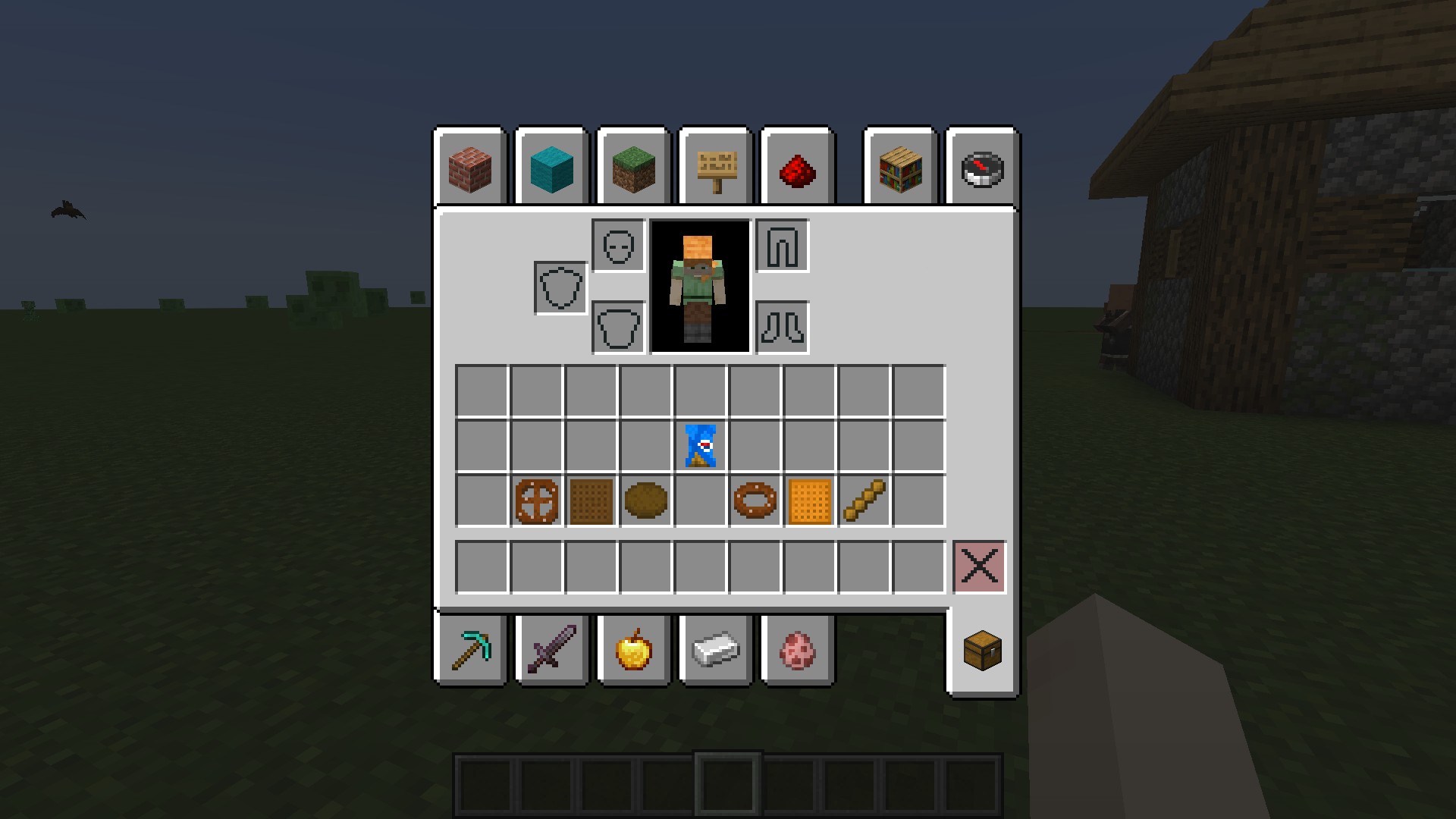Image resolution: width=1456 pixels, height=819 pixels.
Task: Open the Spawn Eggs tab
Action: [x=797, y=651]
